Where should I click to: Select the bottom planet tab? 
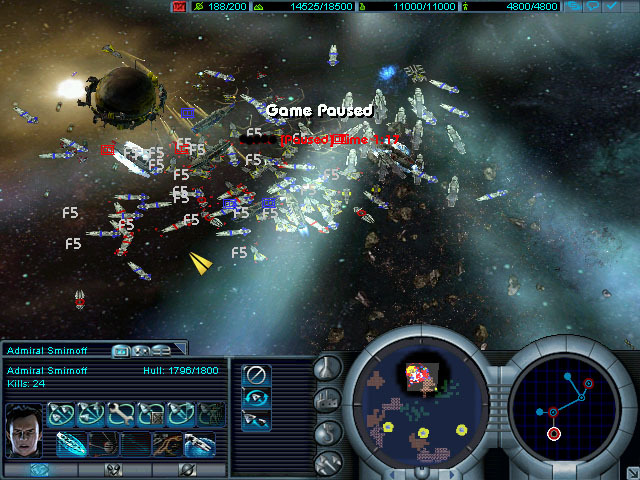pyautogui.click(x=187, y=469)
